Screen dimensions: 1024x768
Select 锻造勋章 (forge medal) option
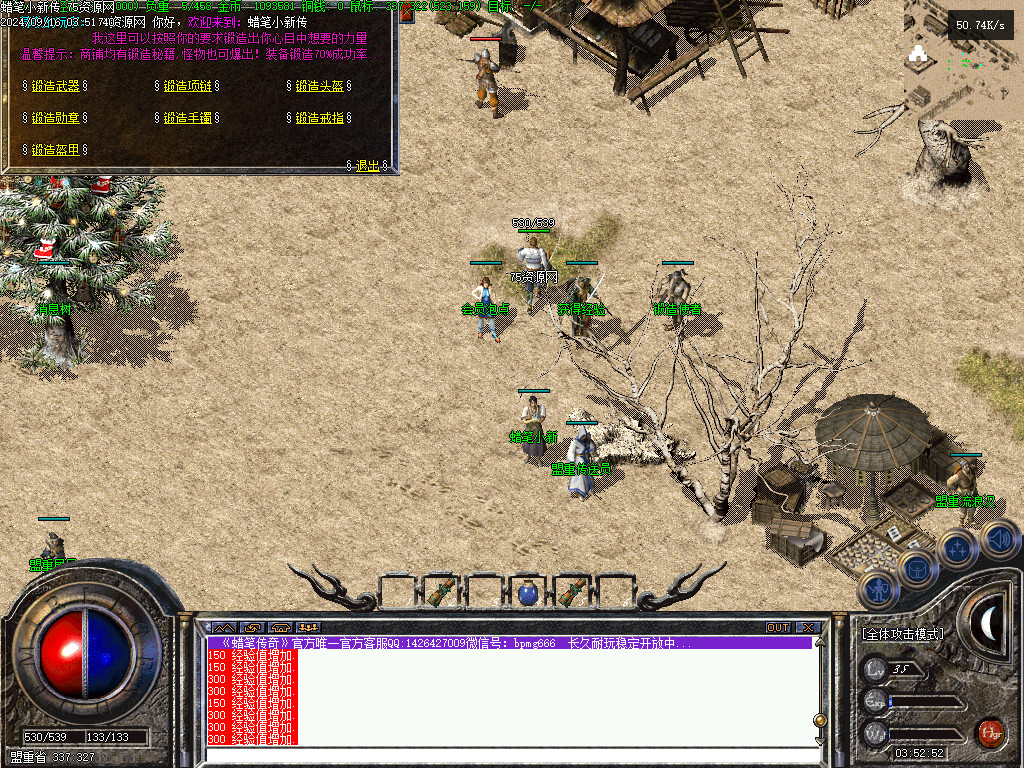[55, 118]
